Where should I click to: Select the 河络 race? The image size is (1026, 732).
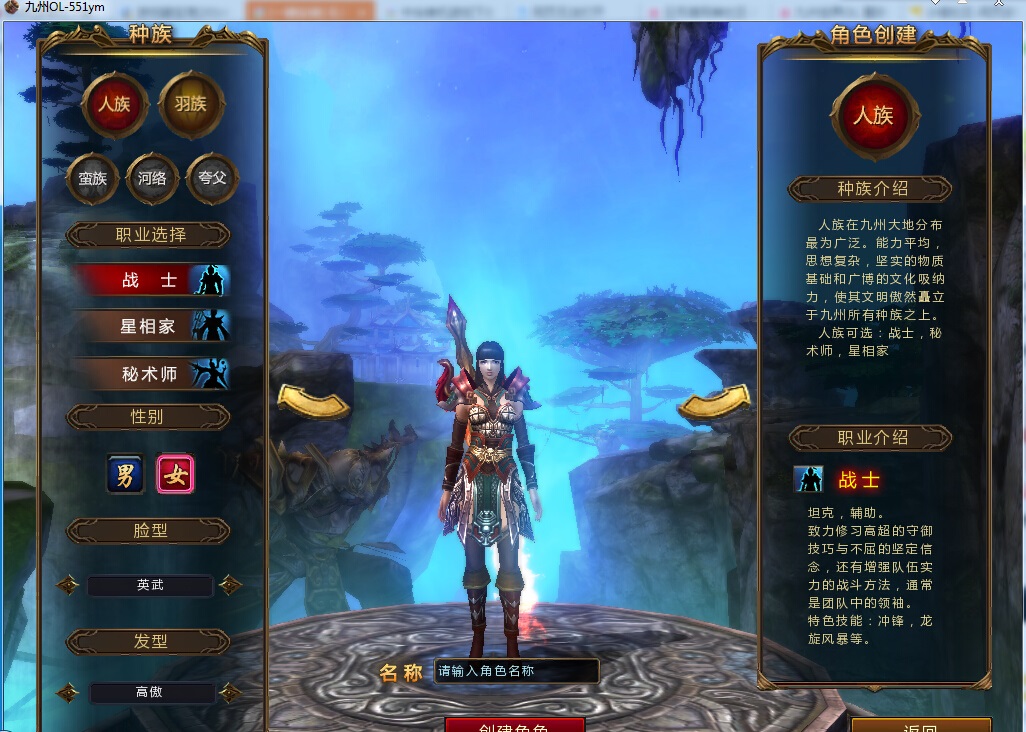point(152,179)
